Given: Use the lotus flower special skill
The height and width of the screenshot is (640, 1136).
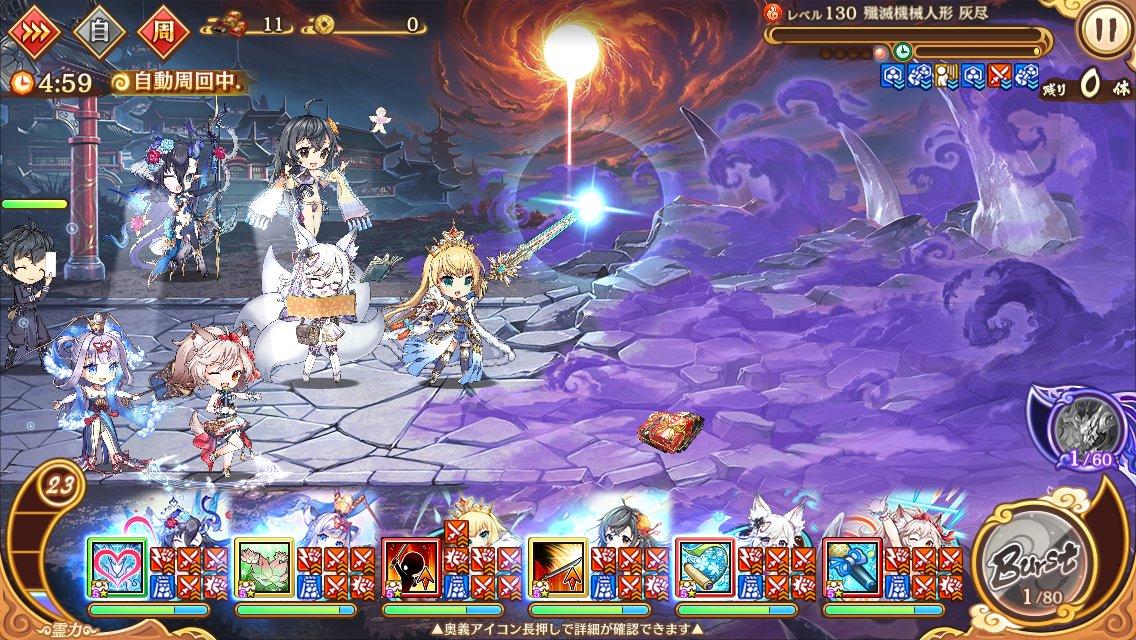Looking at the screenshot, I should coord(264,568).
